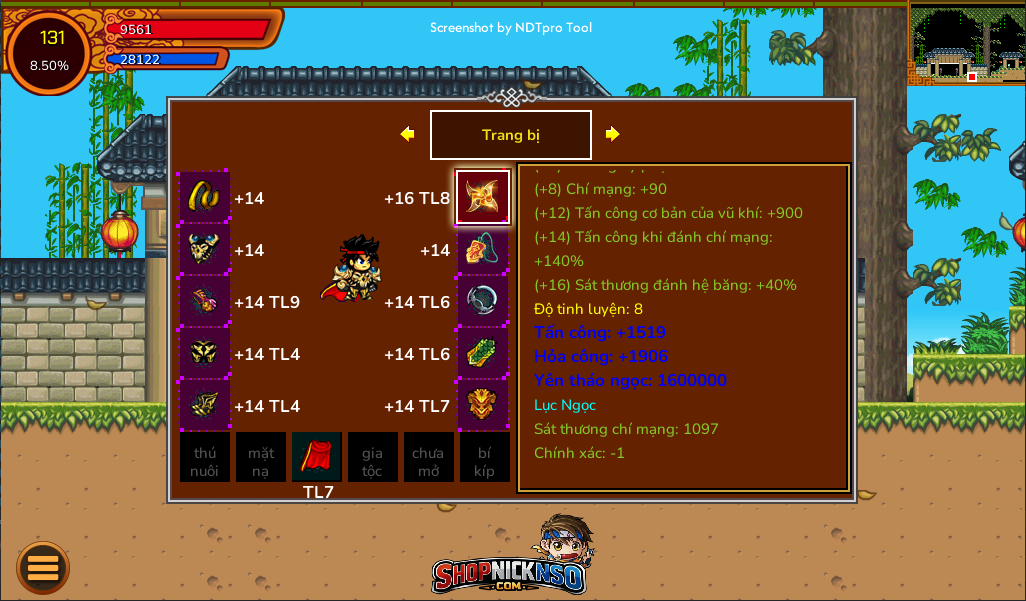Screen dimensions: 1026x601
Task: Click the level 131 character portrait badge
Action: [49, 52]
